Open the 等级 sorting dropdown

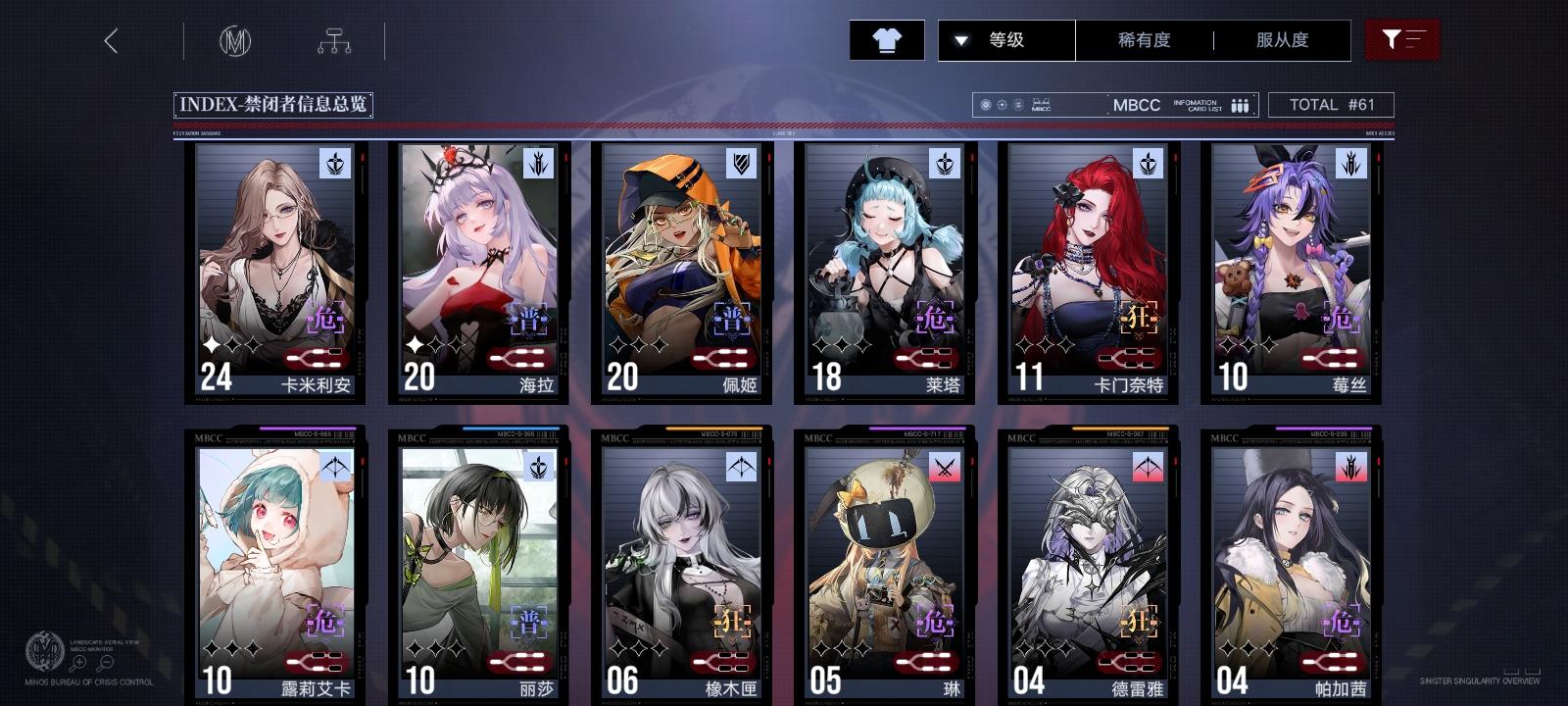(1004, 40)
